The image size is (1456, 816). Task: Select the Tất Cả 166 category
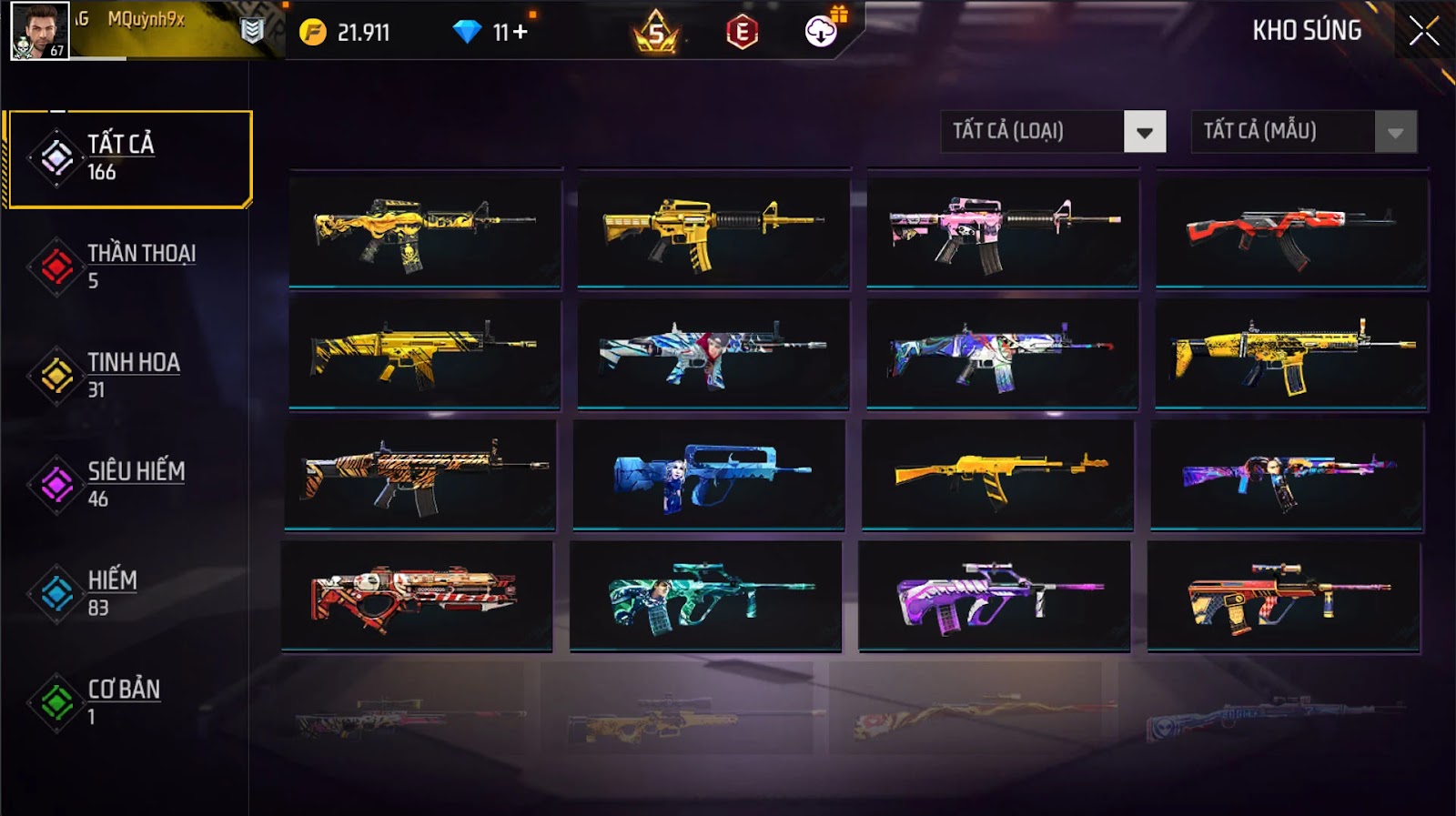point(129,159)
